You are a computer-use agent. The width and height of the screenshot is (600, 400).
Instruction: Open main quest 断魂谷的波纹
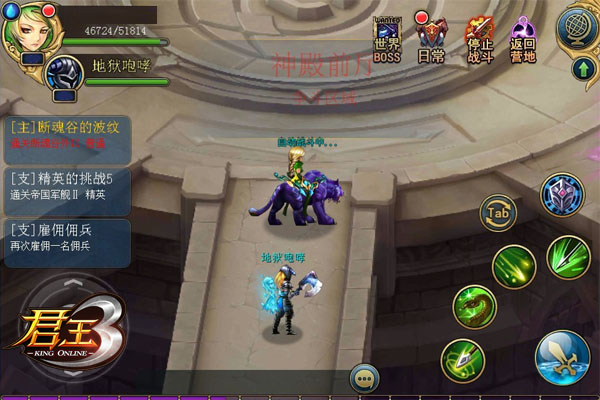click(x=68, y=135)
